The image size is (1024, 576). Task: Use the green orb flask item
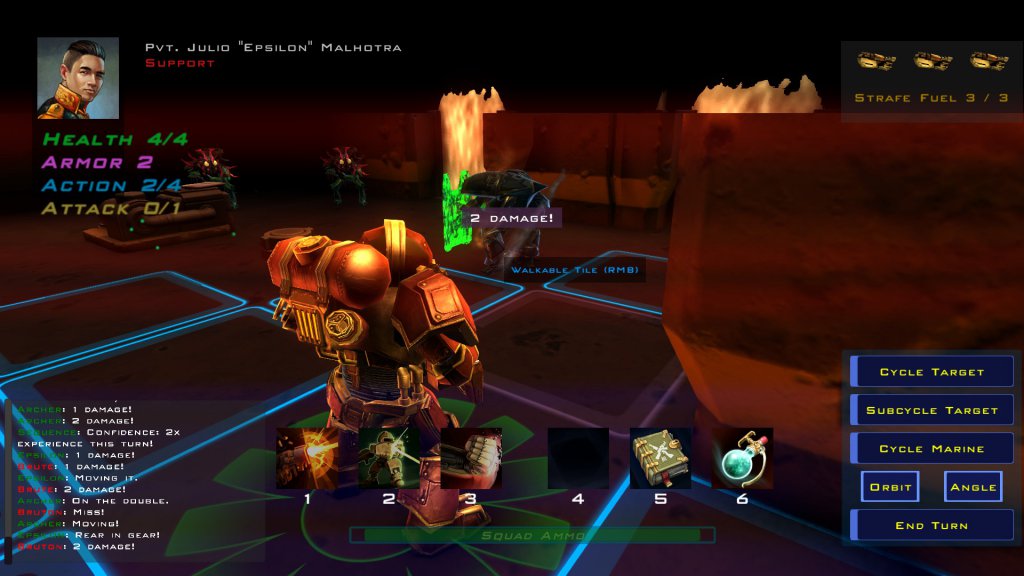point(742,458)
